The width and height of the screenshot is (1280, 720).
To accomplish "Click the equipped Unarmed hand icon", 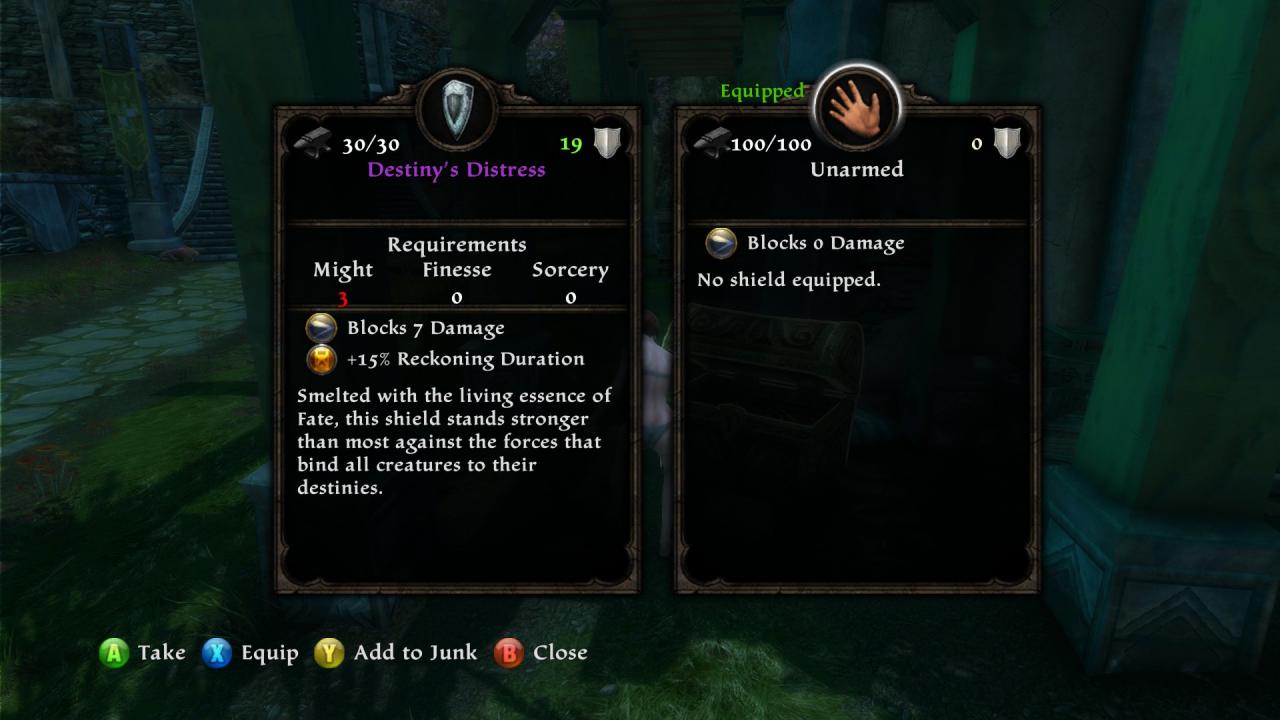I will pos(856,107).
